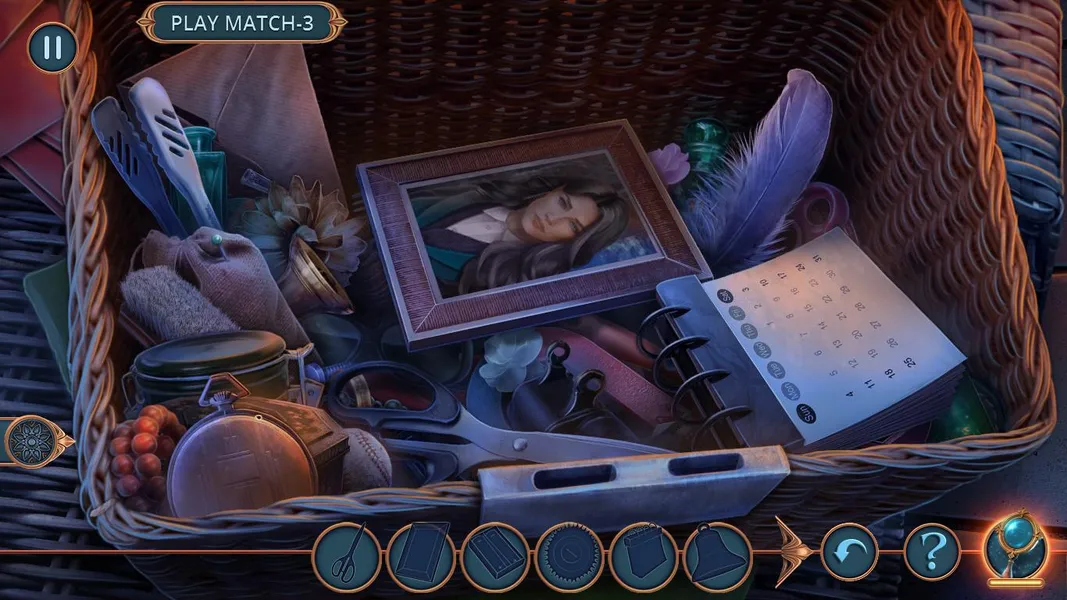Screen dimensions: 1067x600
Task: Activate the glowing orb hint button
Action: [1014, 550]
